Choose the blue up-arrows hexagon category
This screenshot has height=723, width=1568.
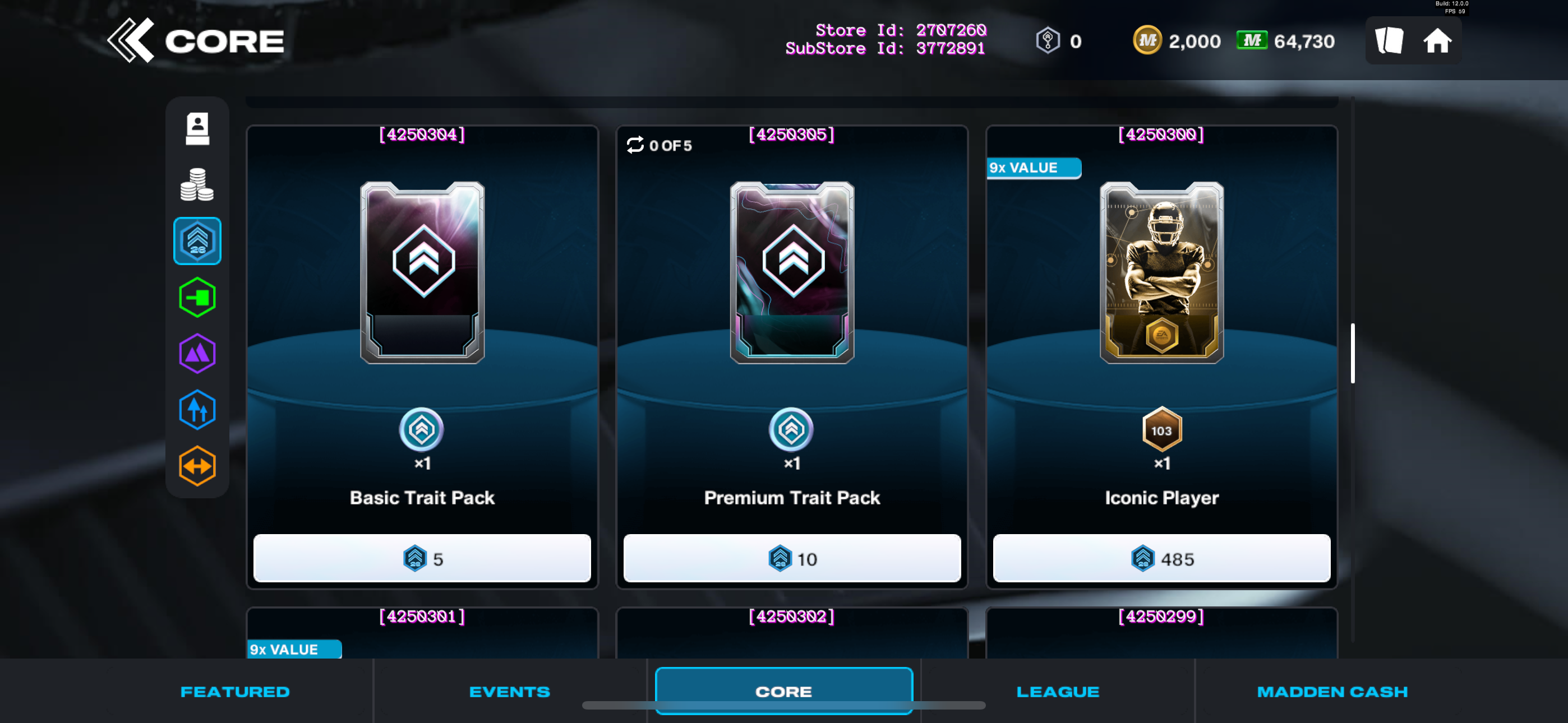coord(197,410)
